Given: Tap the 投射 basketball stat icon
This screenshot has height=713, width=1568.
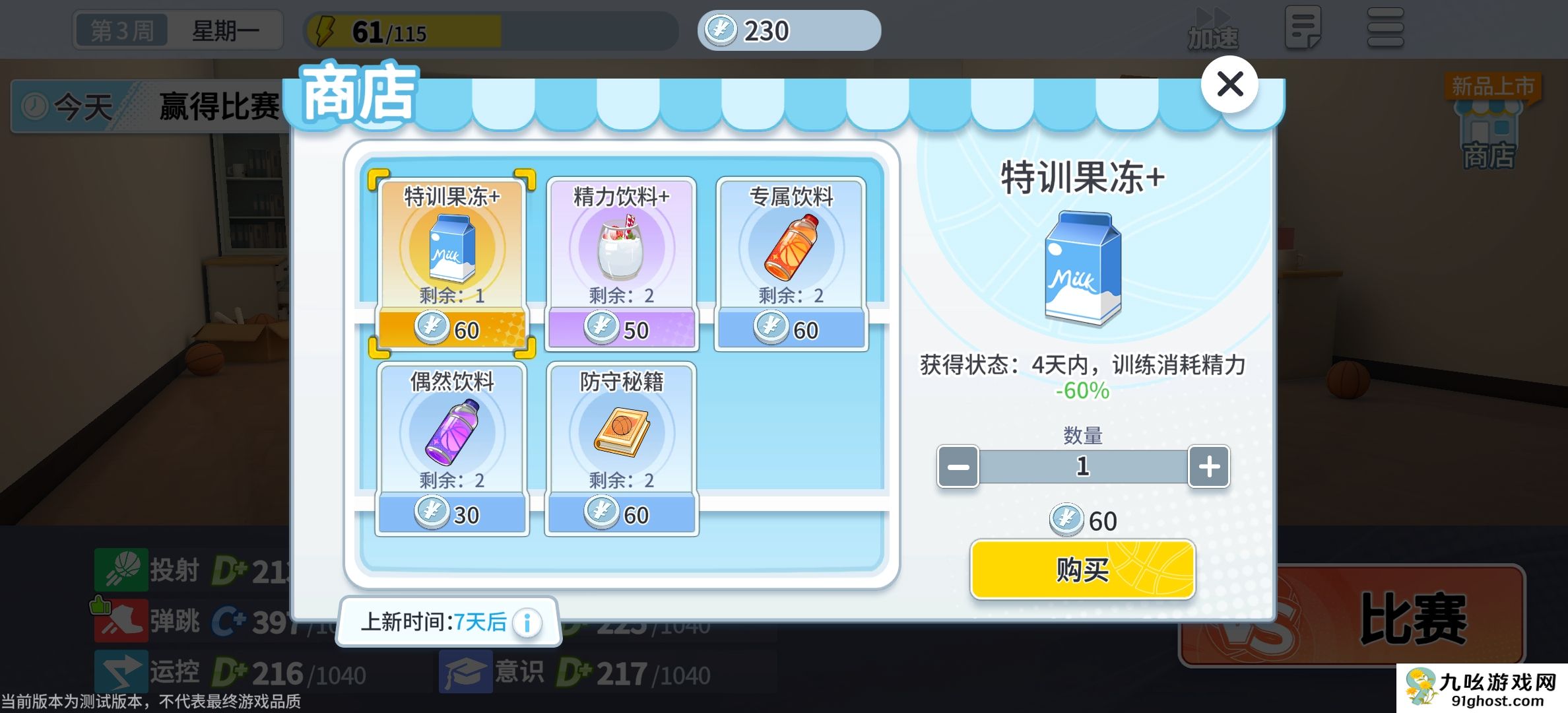Looking at the screenshot, I should [x=122, y=570].
